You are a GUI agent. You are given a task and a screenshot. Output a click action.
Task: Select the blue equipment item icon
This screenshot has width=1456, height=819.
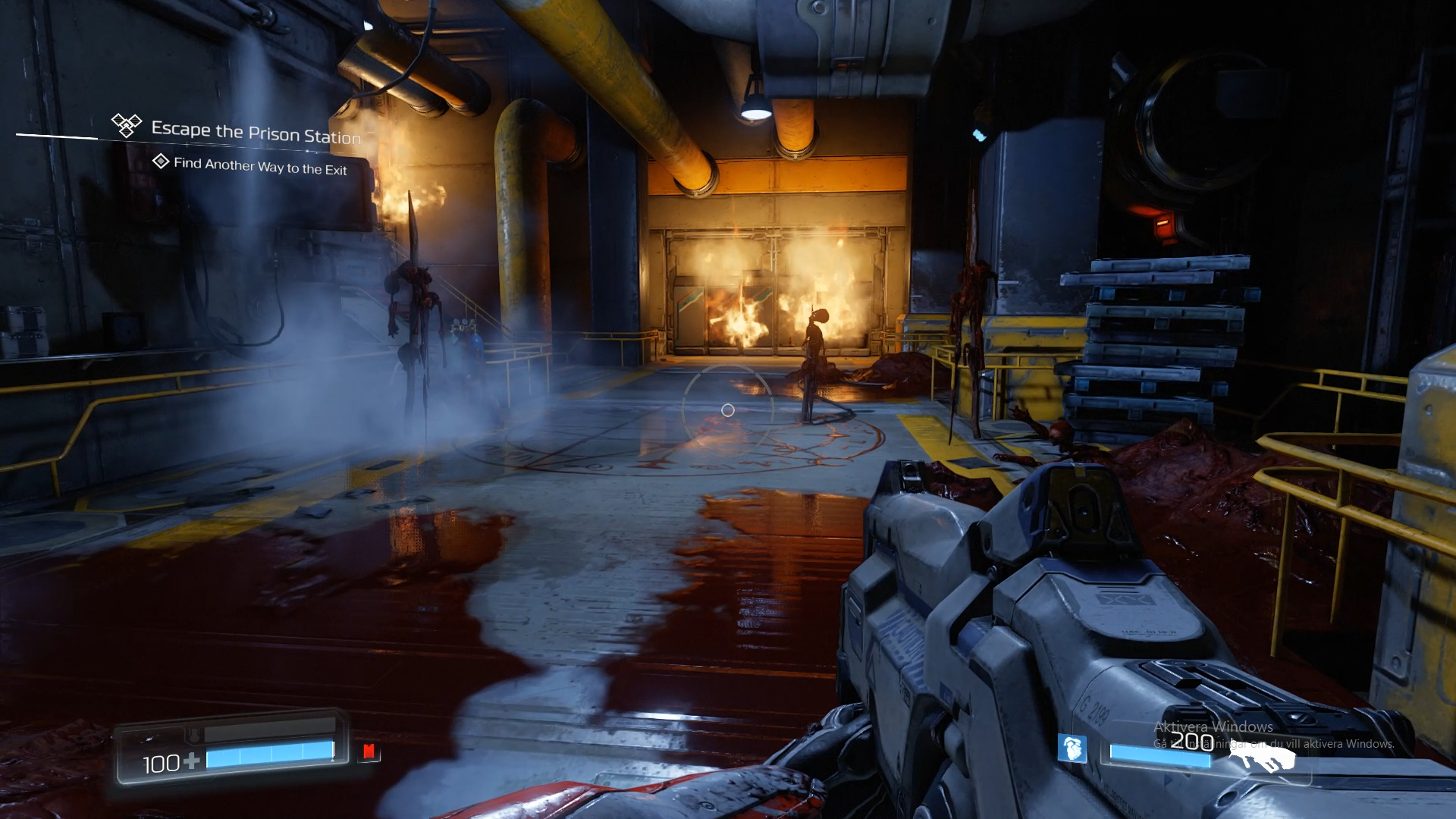[x=1072, y=748]
